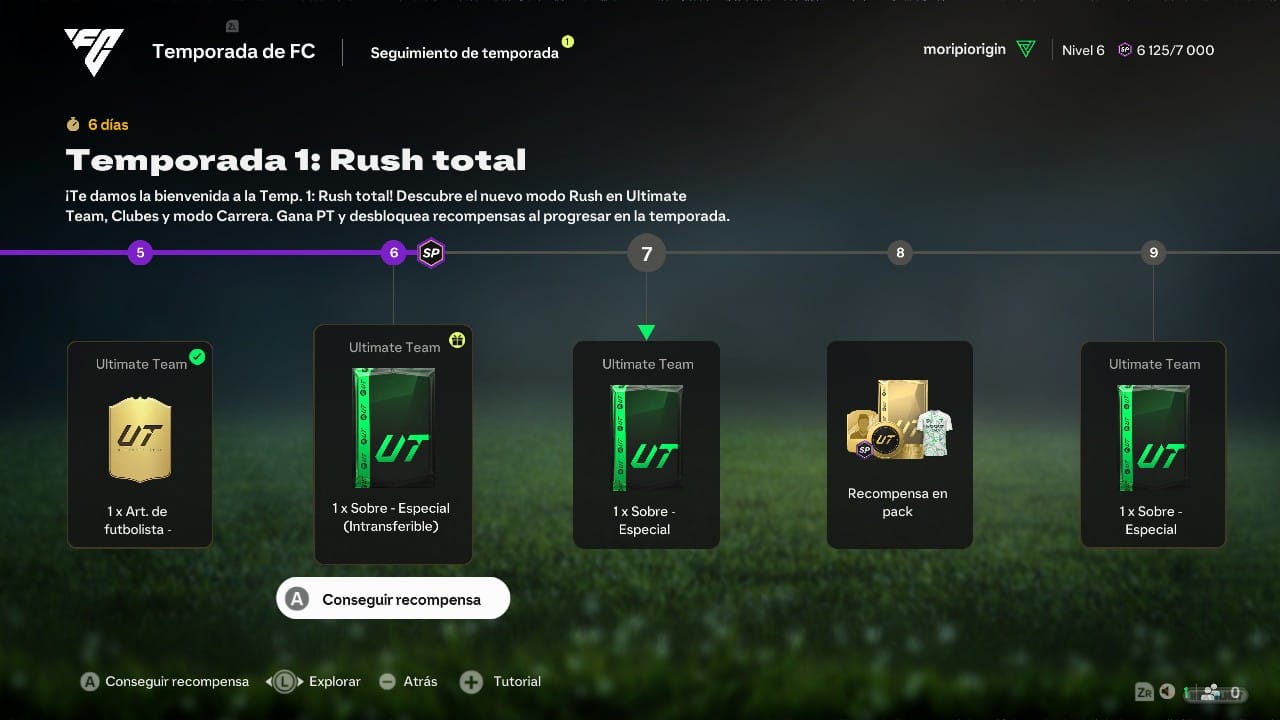Select the level 9 node on season track

tap(1153, 253)
